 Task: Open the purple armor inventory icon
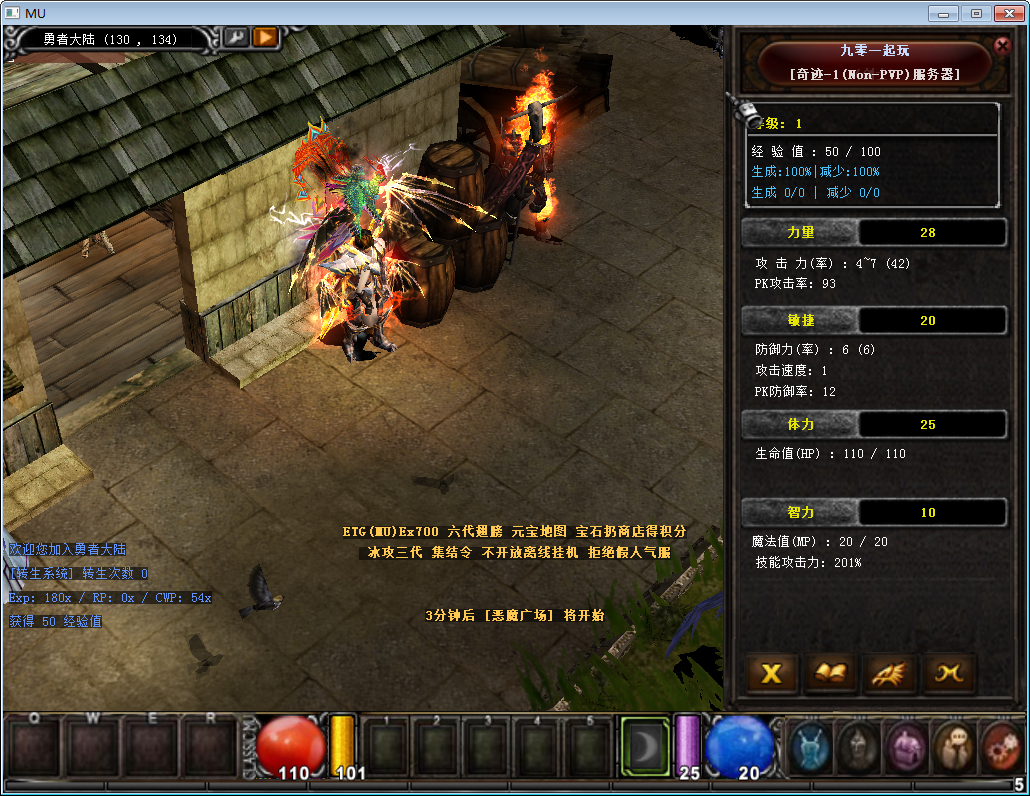(x=907, y=746)
